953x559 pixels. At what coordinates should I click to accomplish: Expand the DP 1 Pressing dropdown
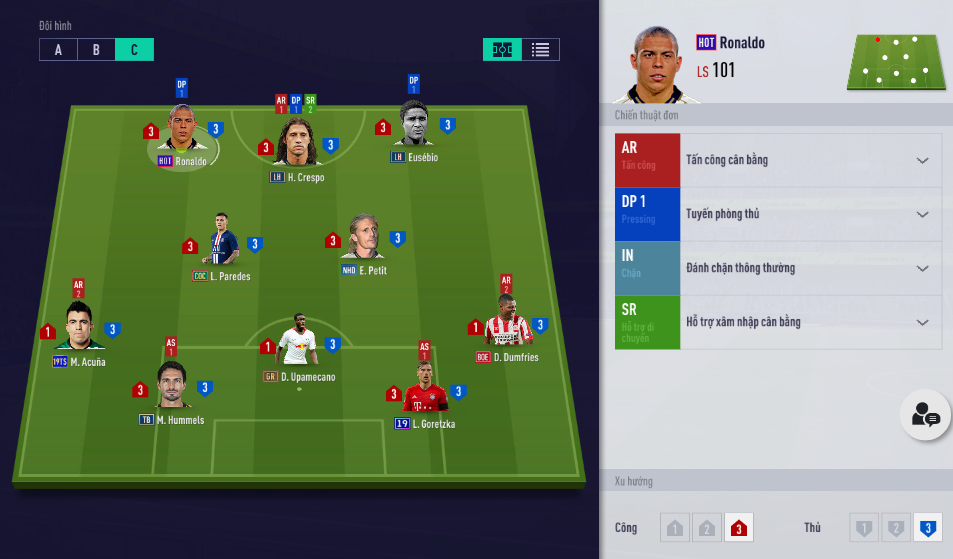921,214
